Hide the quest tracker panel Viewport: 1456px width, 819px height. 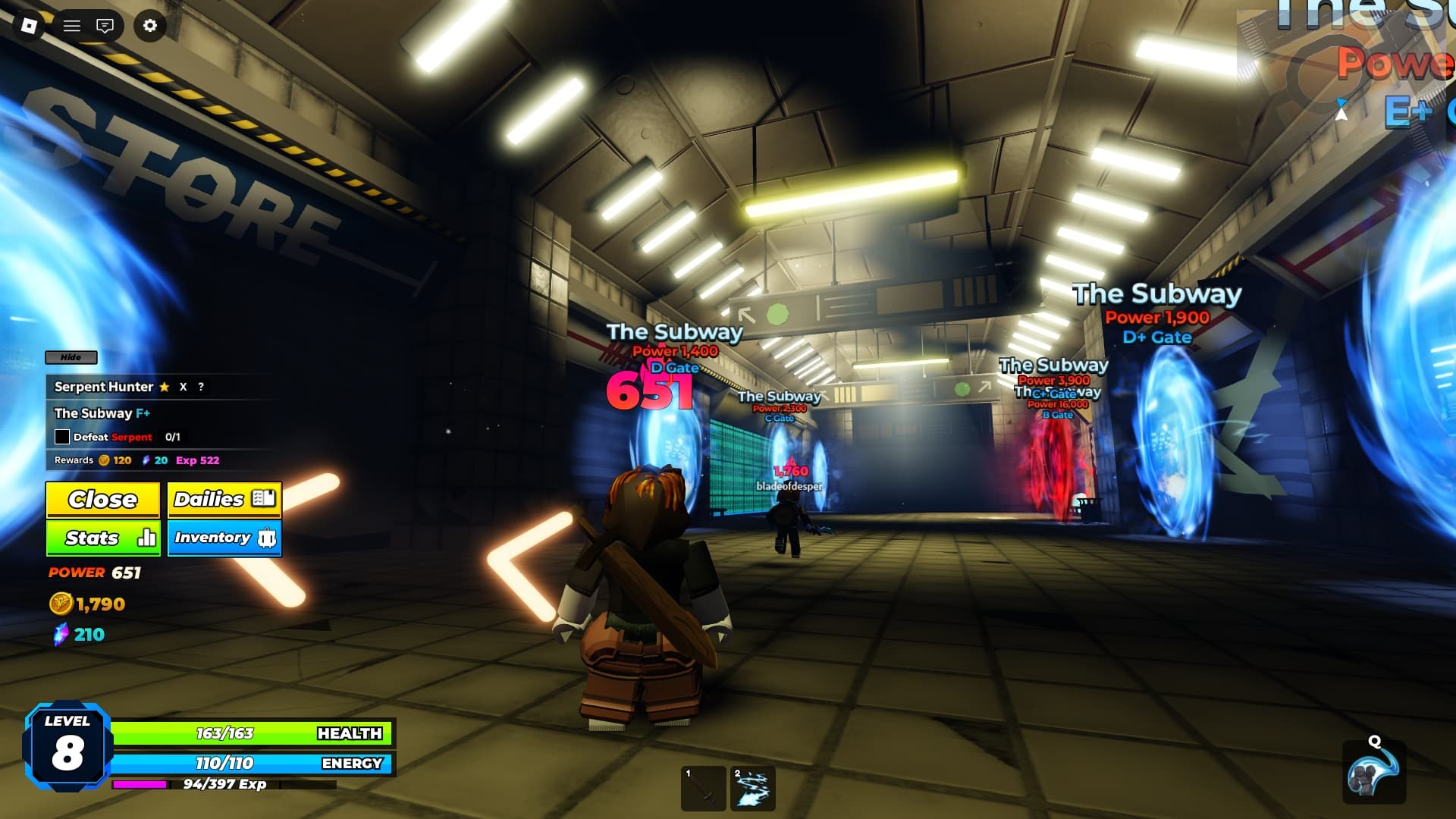click(71, 357)
